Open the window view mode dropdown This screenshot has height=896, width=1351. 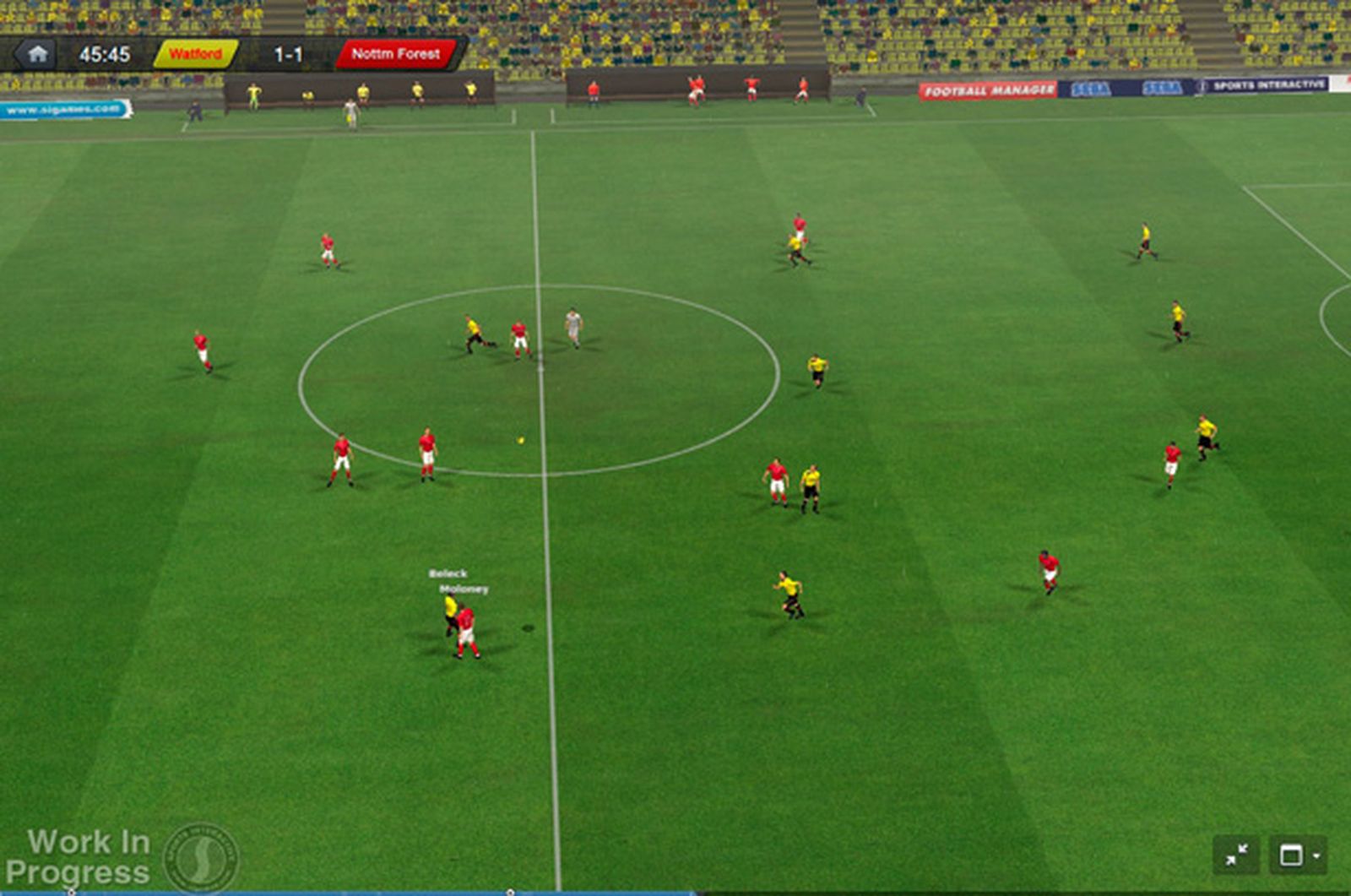point(1298,855)
